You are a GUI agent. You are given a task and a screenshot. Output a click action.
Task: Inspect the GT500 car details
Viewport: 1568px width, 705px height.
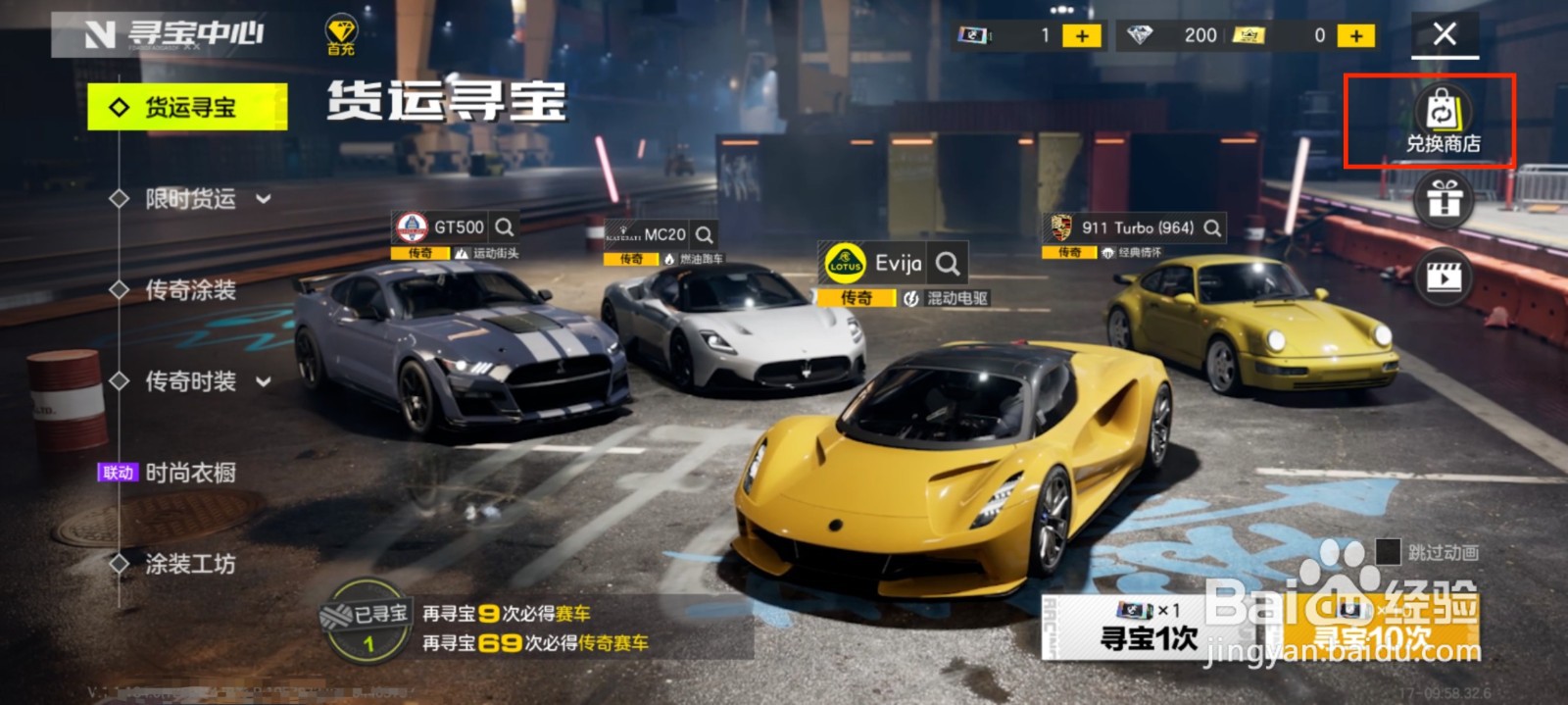[505, 227]
